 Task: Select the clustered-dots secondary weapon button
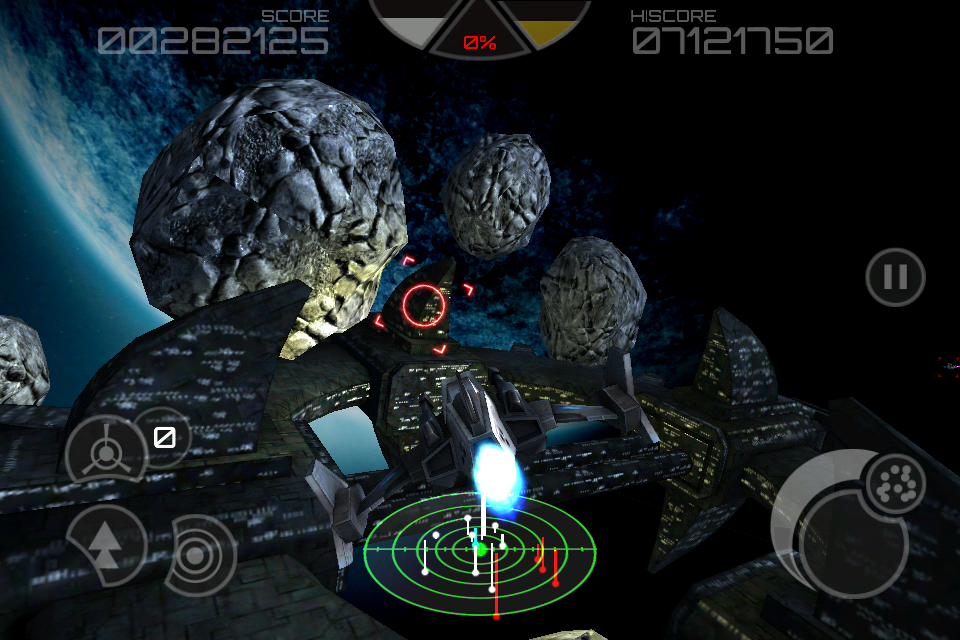(894, 485)
